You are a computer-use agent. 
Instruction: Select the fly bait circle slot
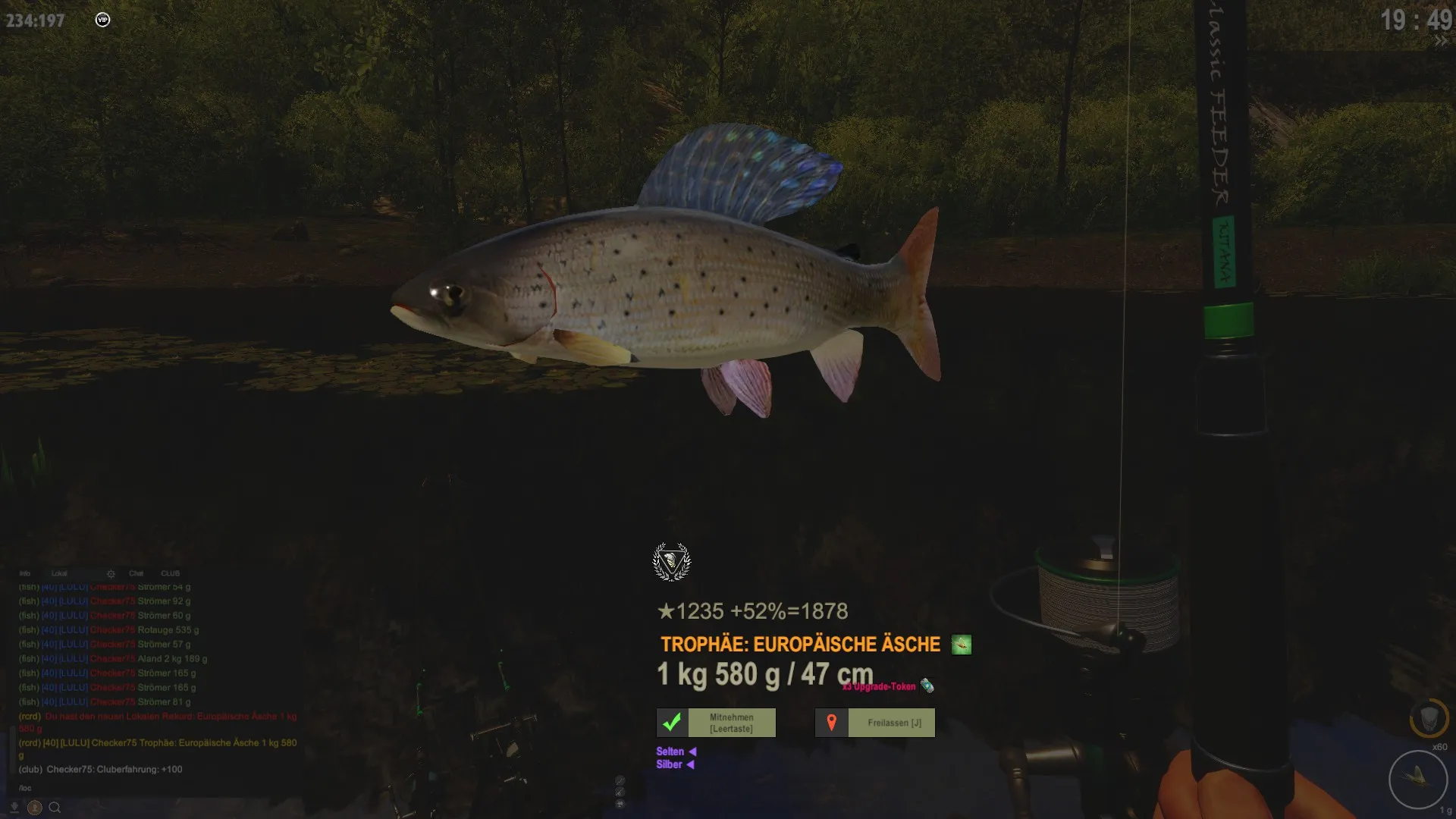[x=1417, y=778]
